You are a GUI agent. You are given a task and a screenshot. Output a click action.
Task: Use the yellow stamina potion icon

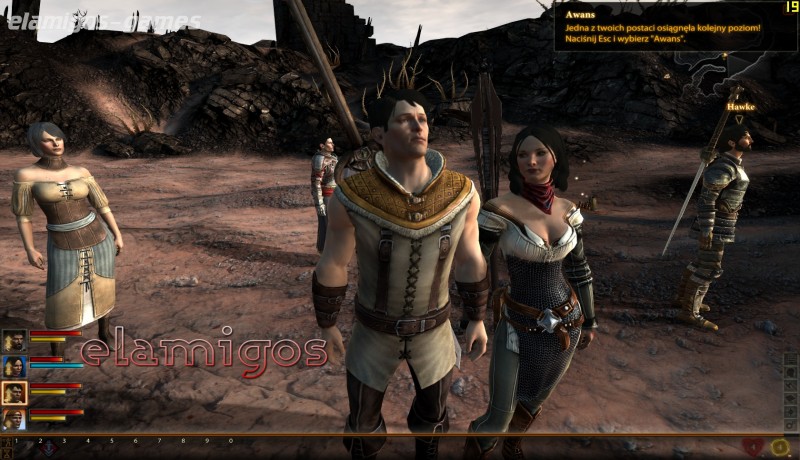[780, 447]
